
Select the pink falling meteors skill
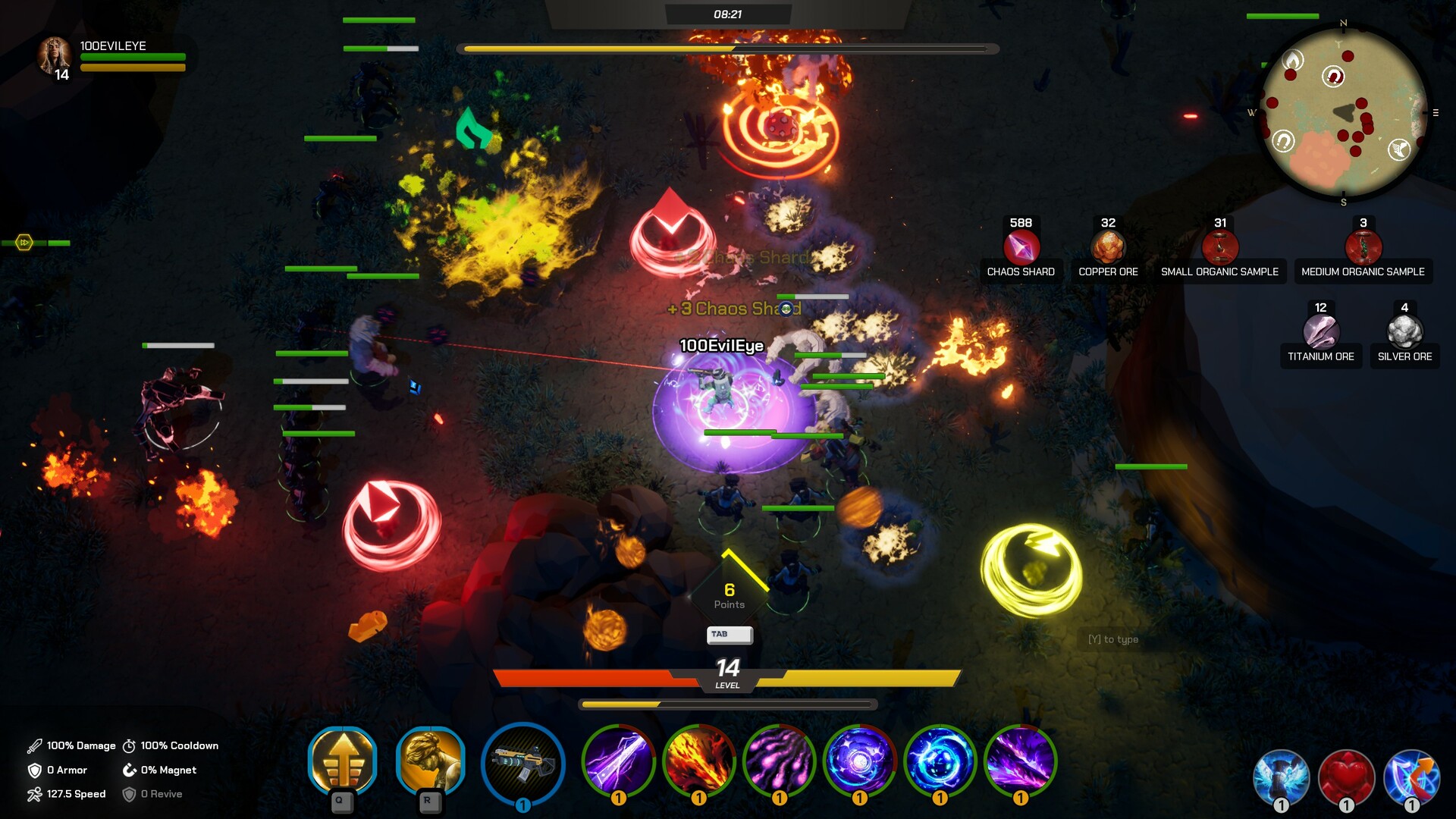point(779,761)
